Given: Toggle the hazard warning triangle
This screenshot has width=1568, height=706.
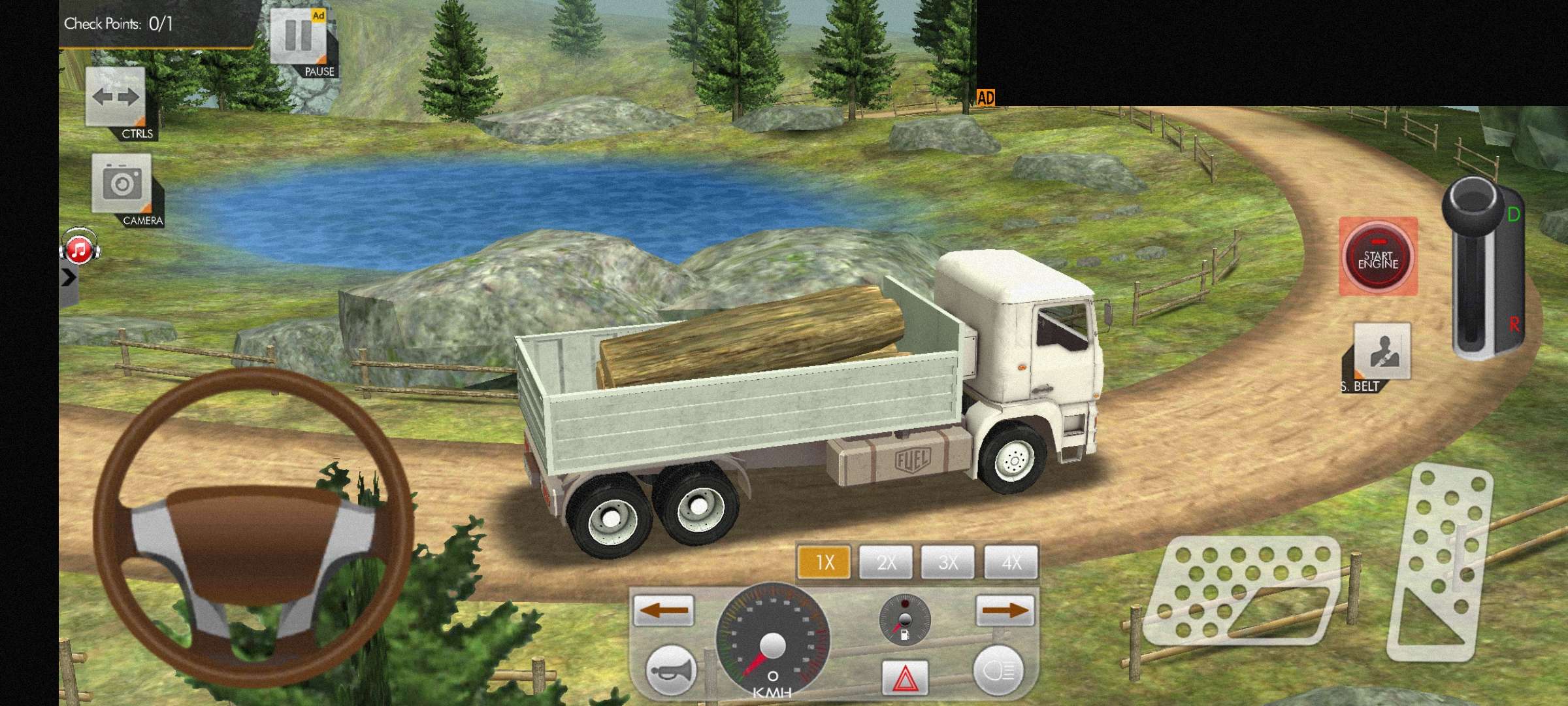Looking at the screenshot, I should [905, 678].
